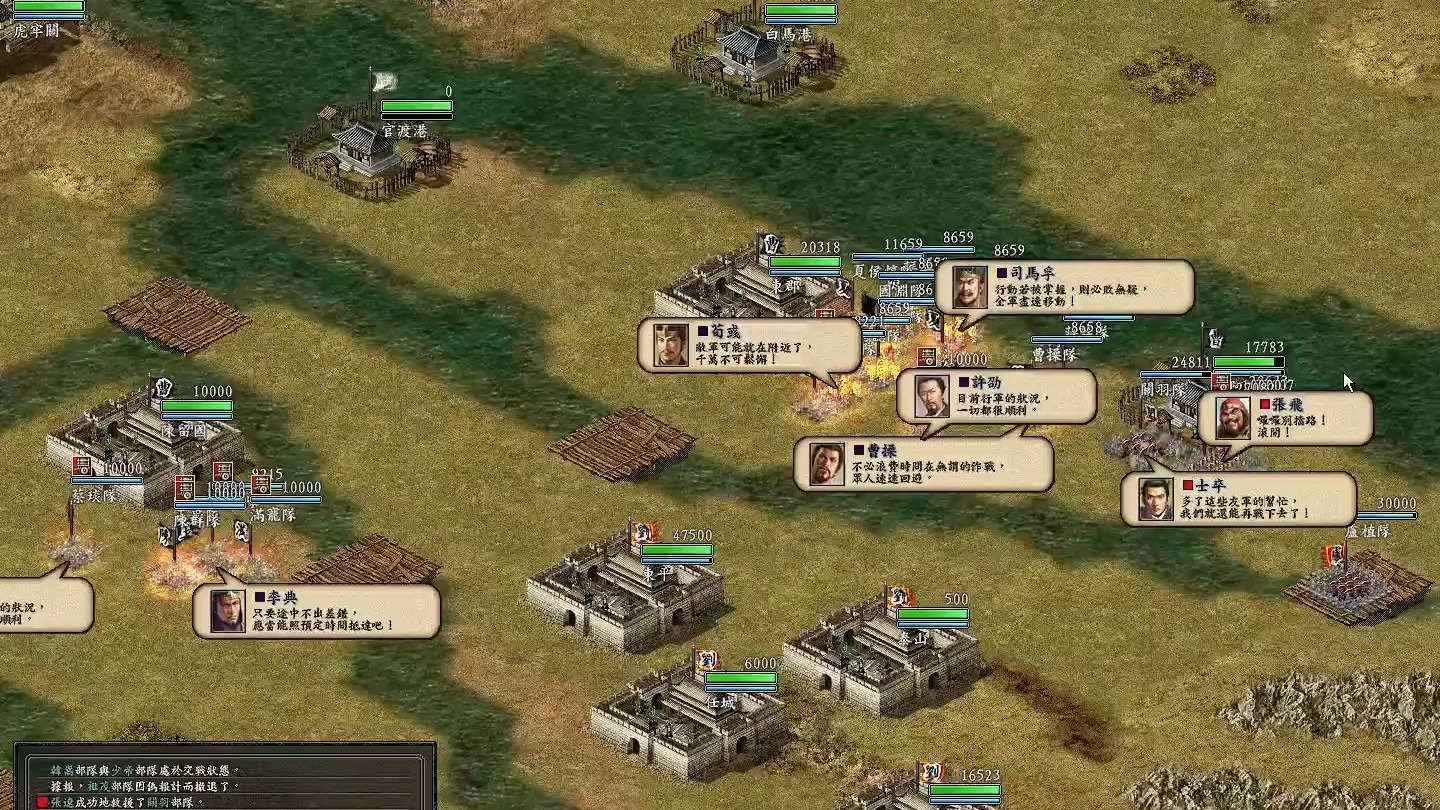Select the 蔡琰隊 unit label

(94, 495)
